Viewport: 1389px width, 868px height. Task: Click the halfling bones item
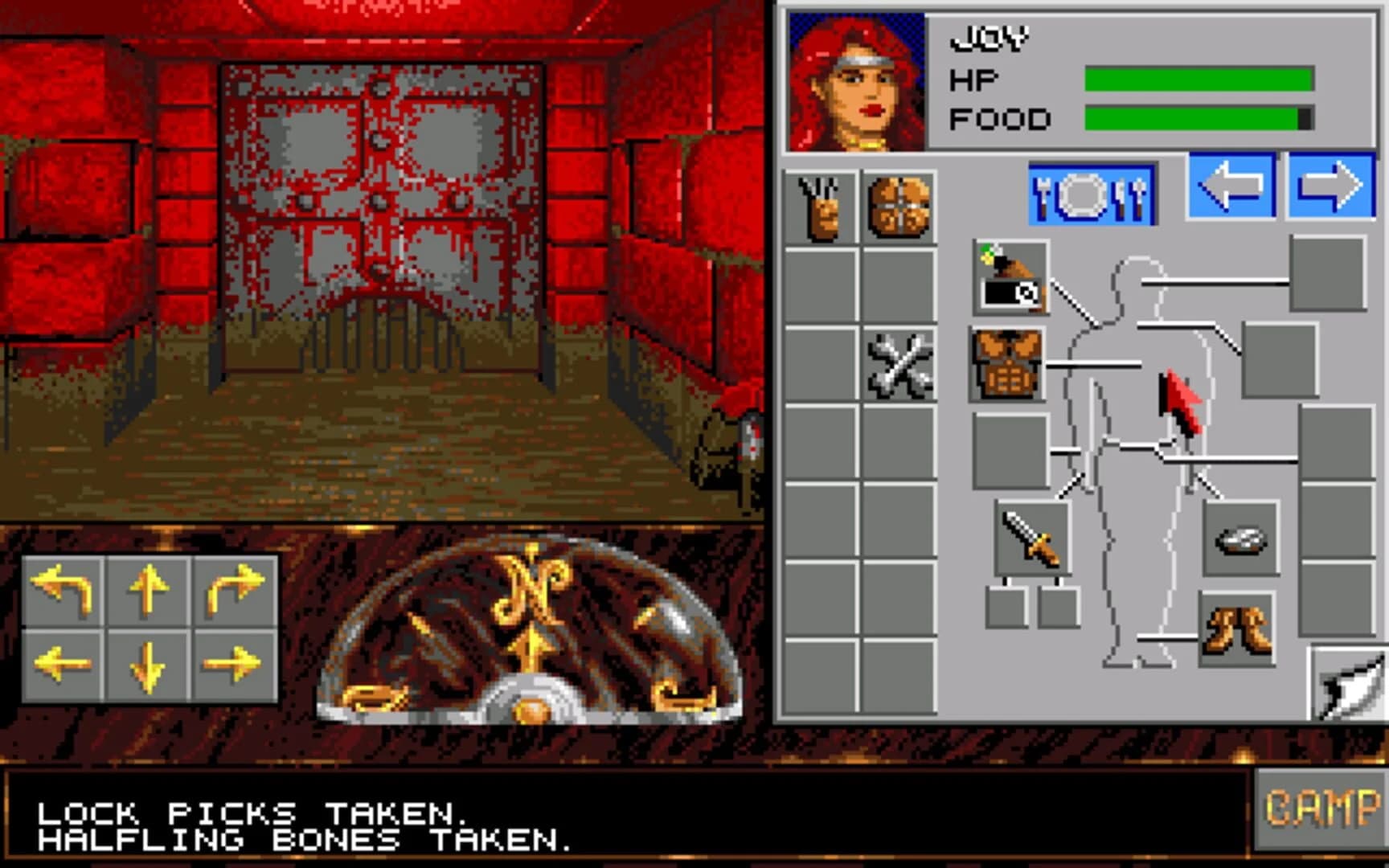pyautogui.click(x=899, y=366)
